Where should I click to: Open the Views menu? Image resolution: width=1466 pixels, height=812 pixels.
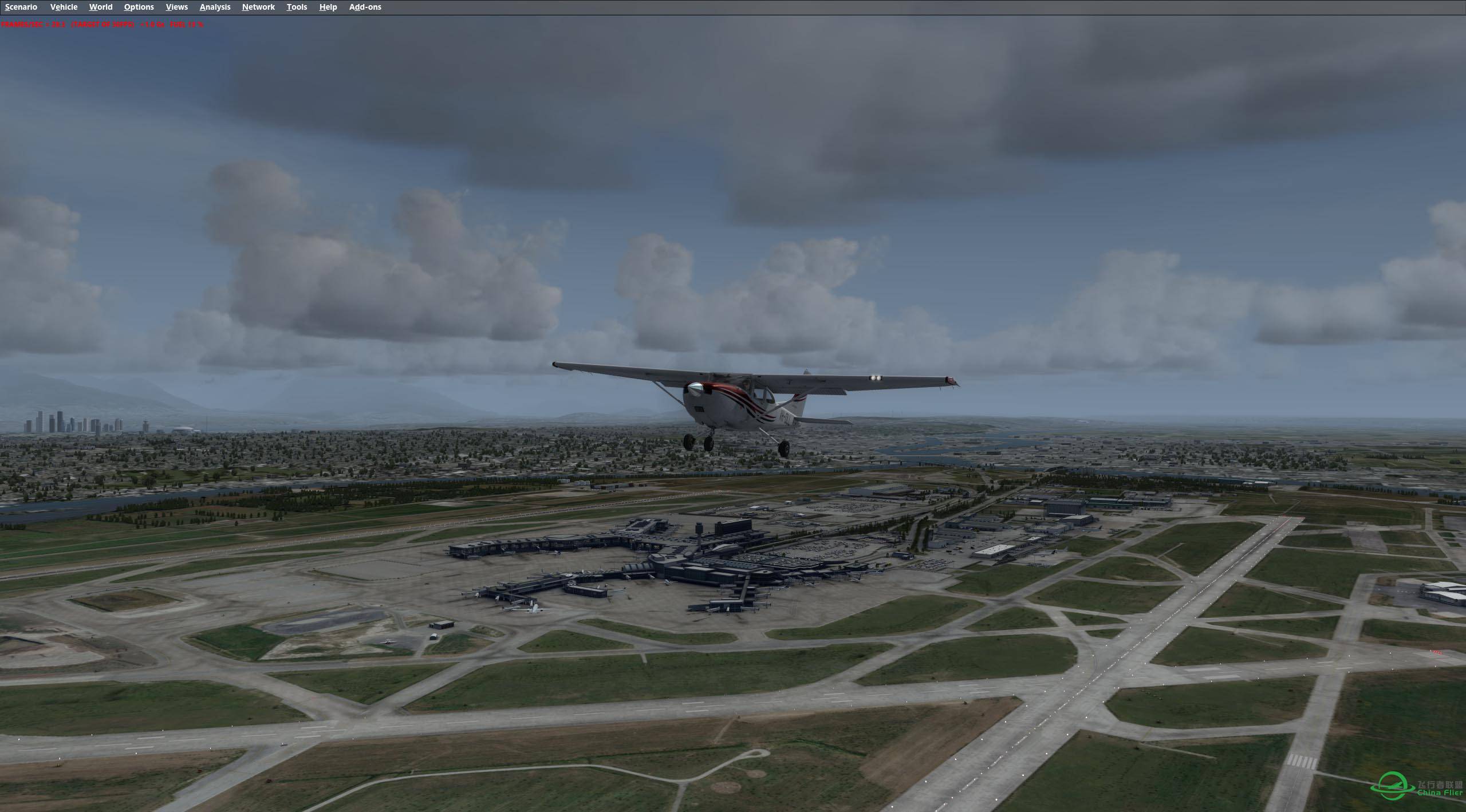coord(176,7)
